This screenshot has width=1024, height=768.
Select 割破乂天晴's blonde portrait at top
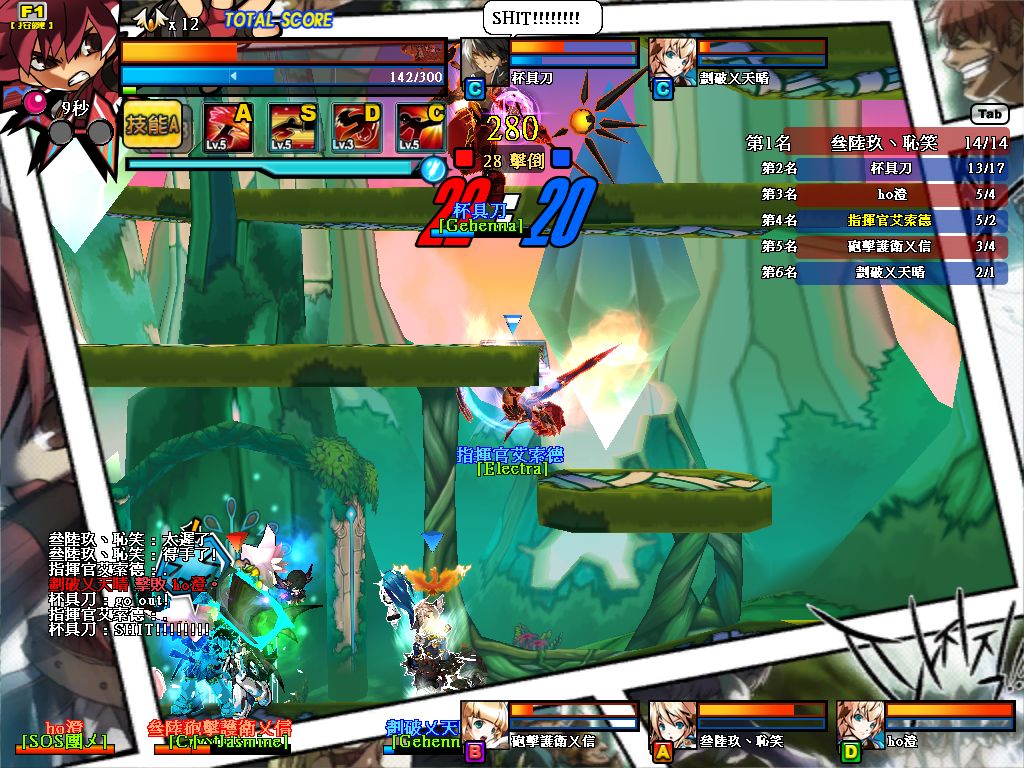673,62
